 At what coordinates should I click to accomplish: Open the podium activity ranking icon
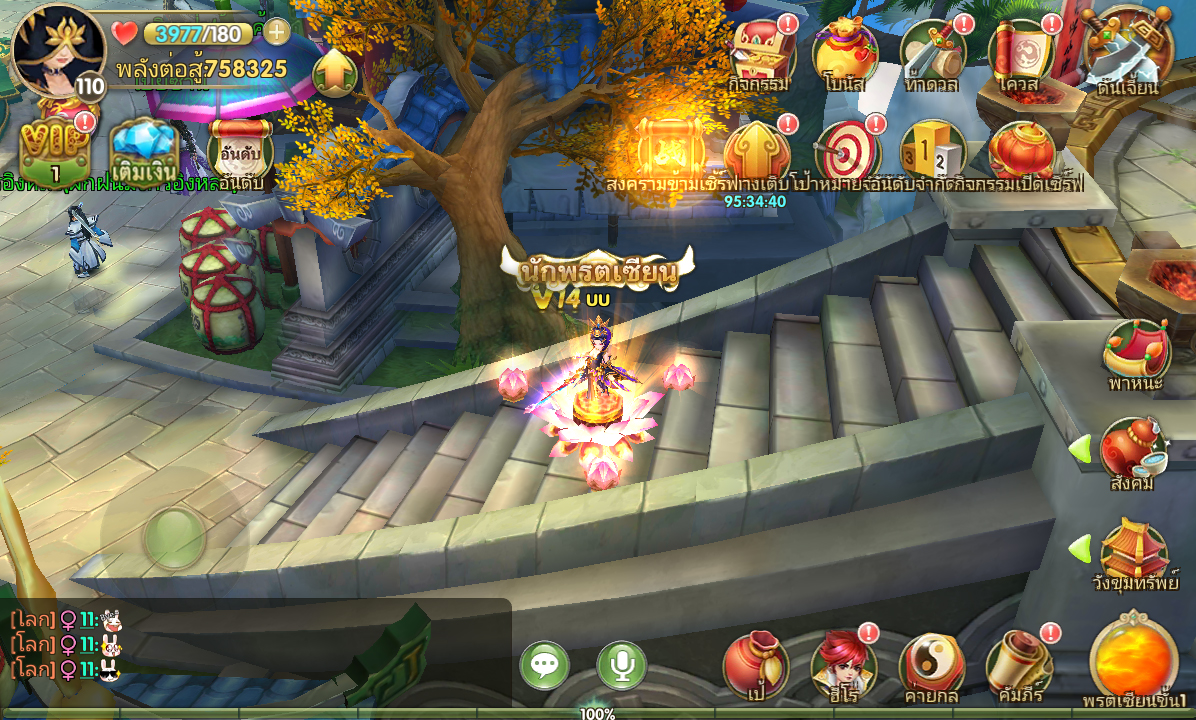click(932, 152)
